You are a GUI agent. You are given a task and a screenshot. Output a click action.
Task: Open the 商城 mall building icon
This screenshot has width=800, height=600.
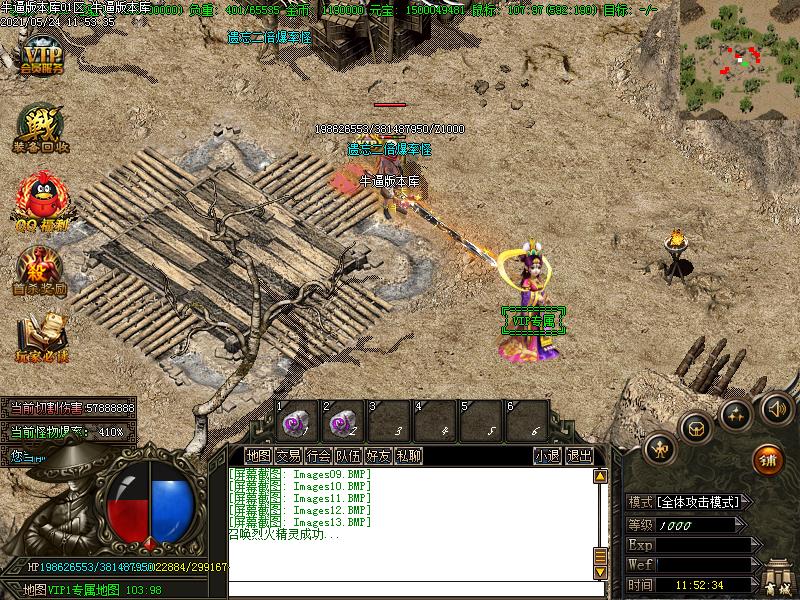(776, 578)
